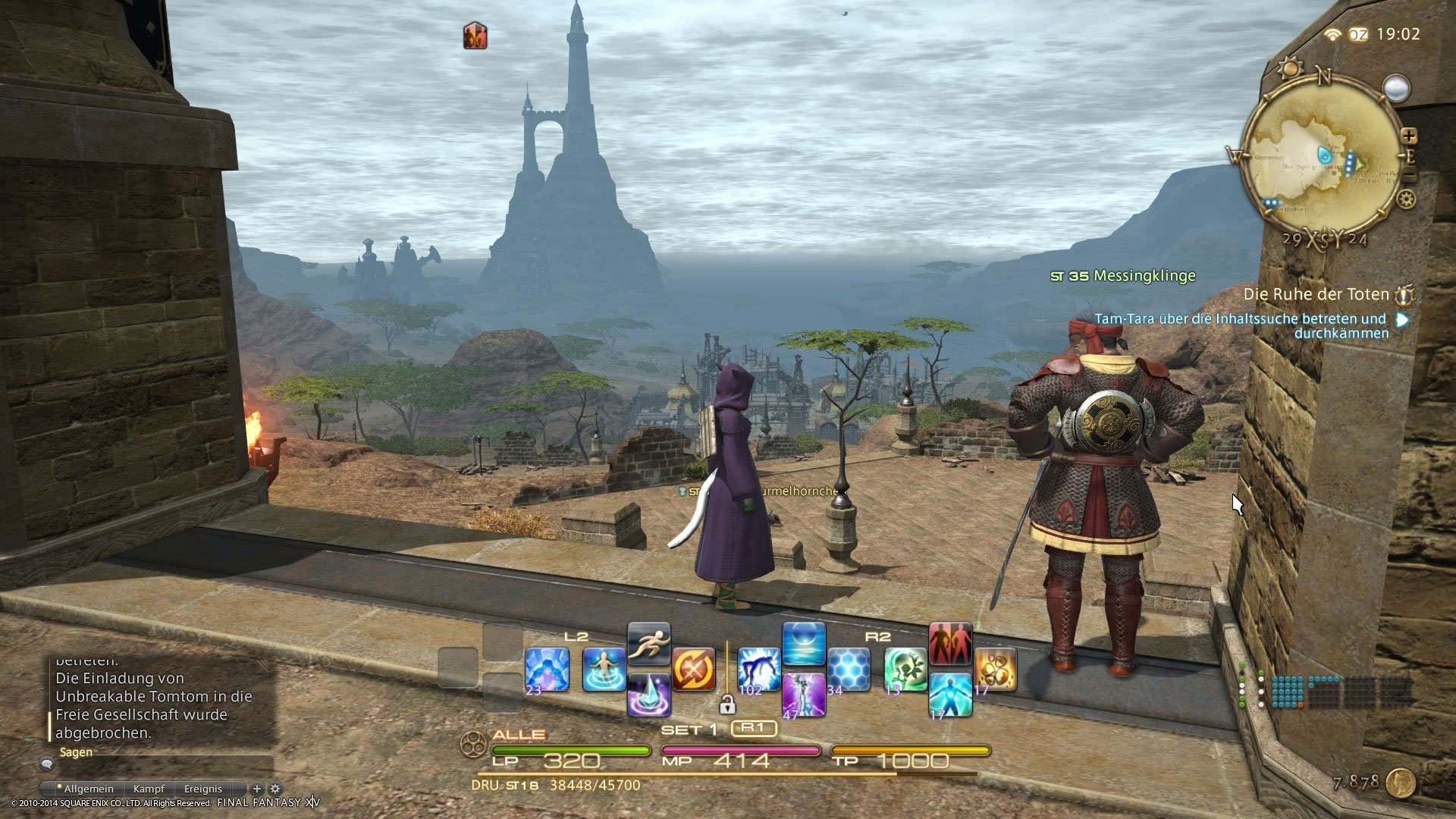Click the server connection Wi-Fi icon

pos(1332,35)
